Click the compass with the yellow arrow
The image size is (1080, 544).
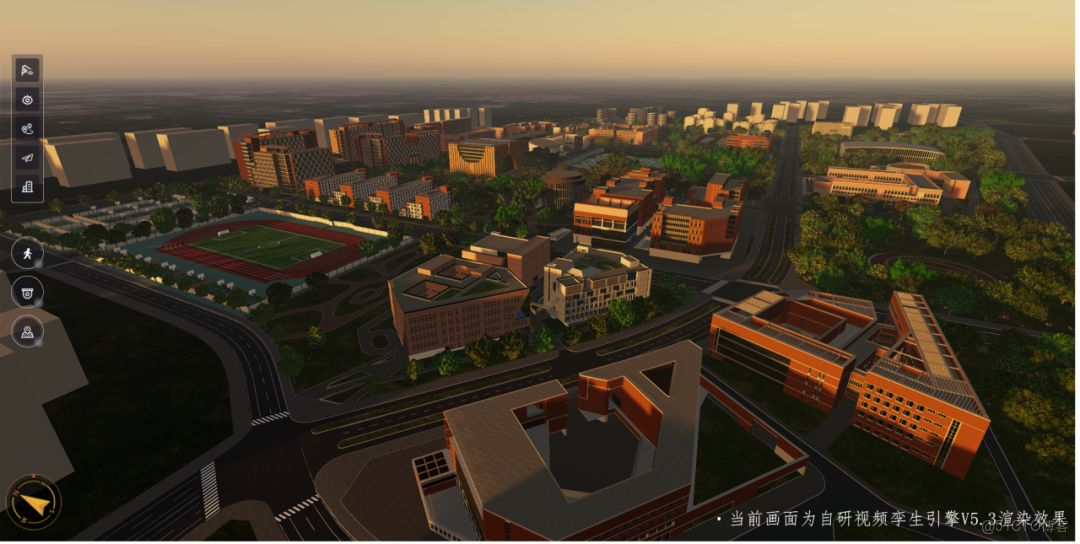click(34, 502)
